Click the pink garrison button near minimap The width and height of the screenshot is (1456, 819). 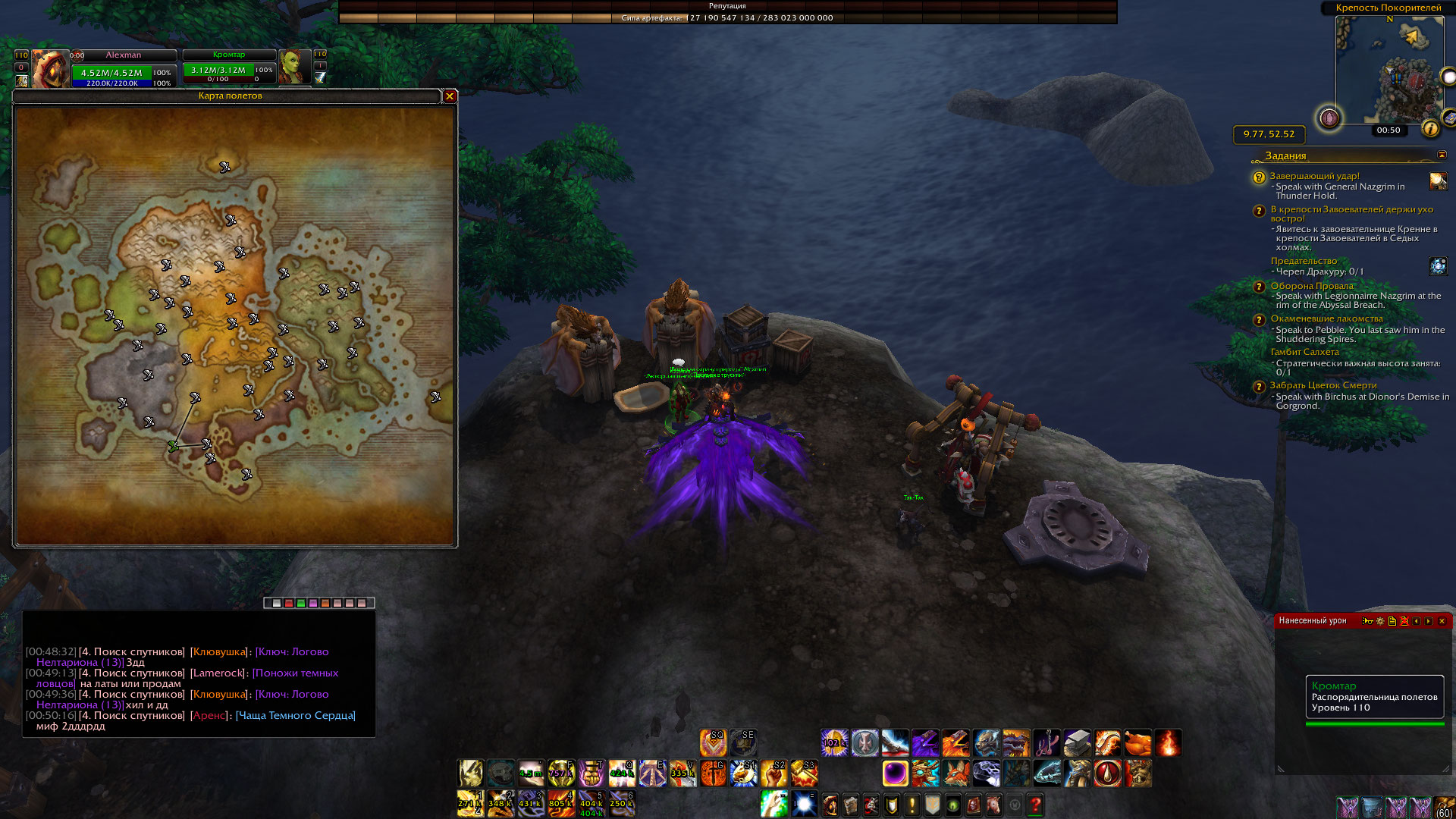[1329, 118]
